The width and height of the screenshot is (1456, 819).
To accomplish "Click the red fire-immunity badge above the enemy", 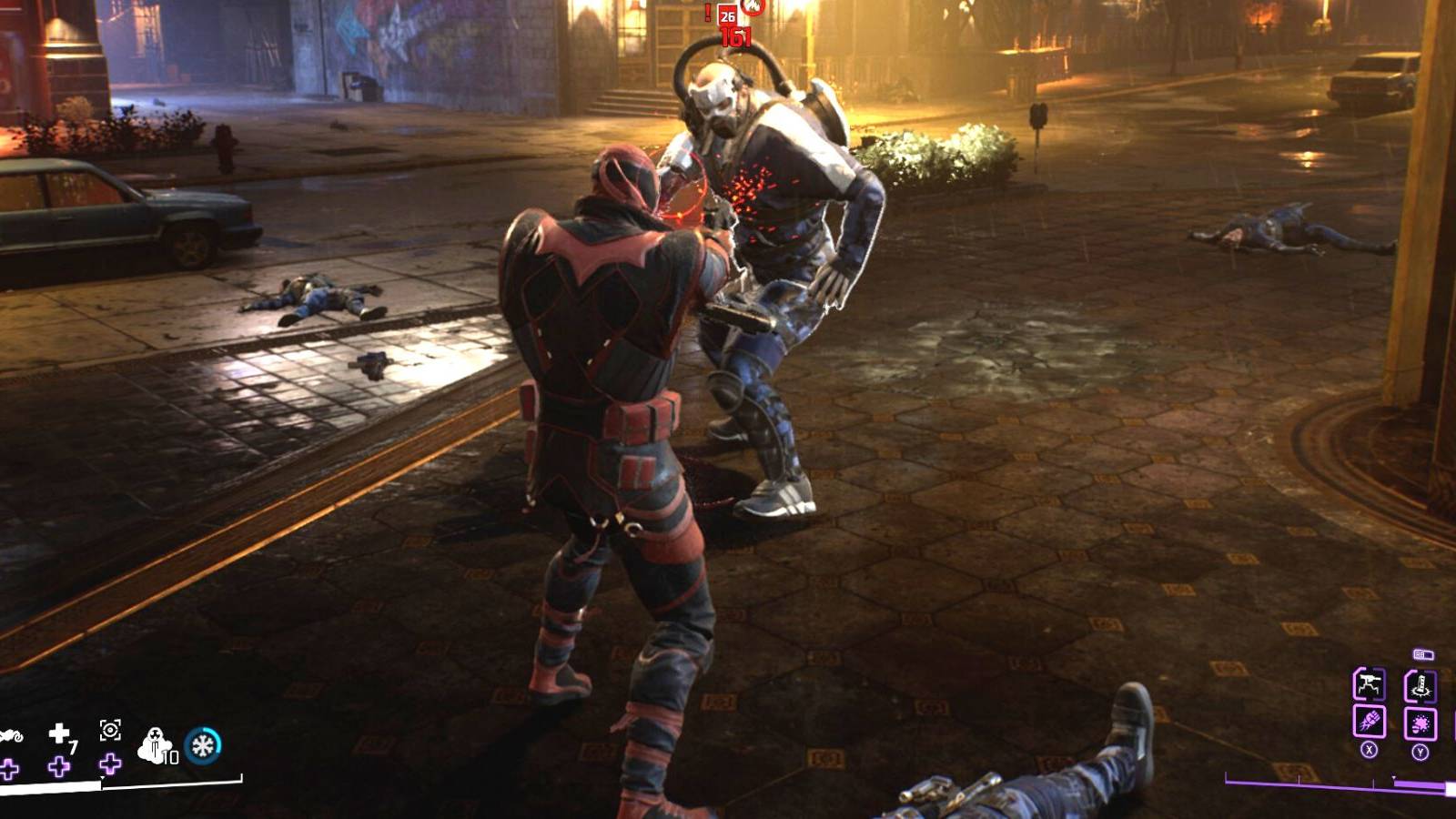I will pyautogui.click(x=753, y=8).
